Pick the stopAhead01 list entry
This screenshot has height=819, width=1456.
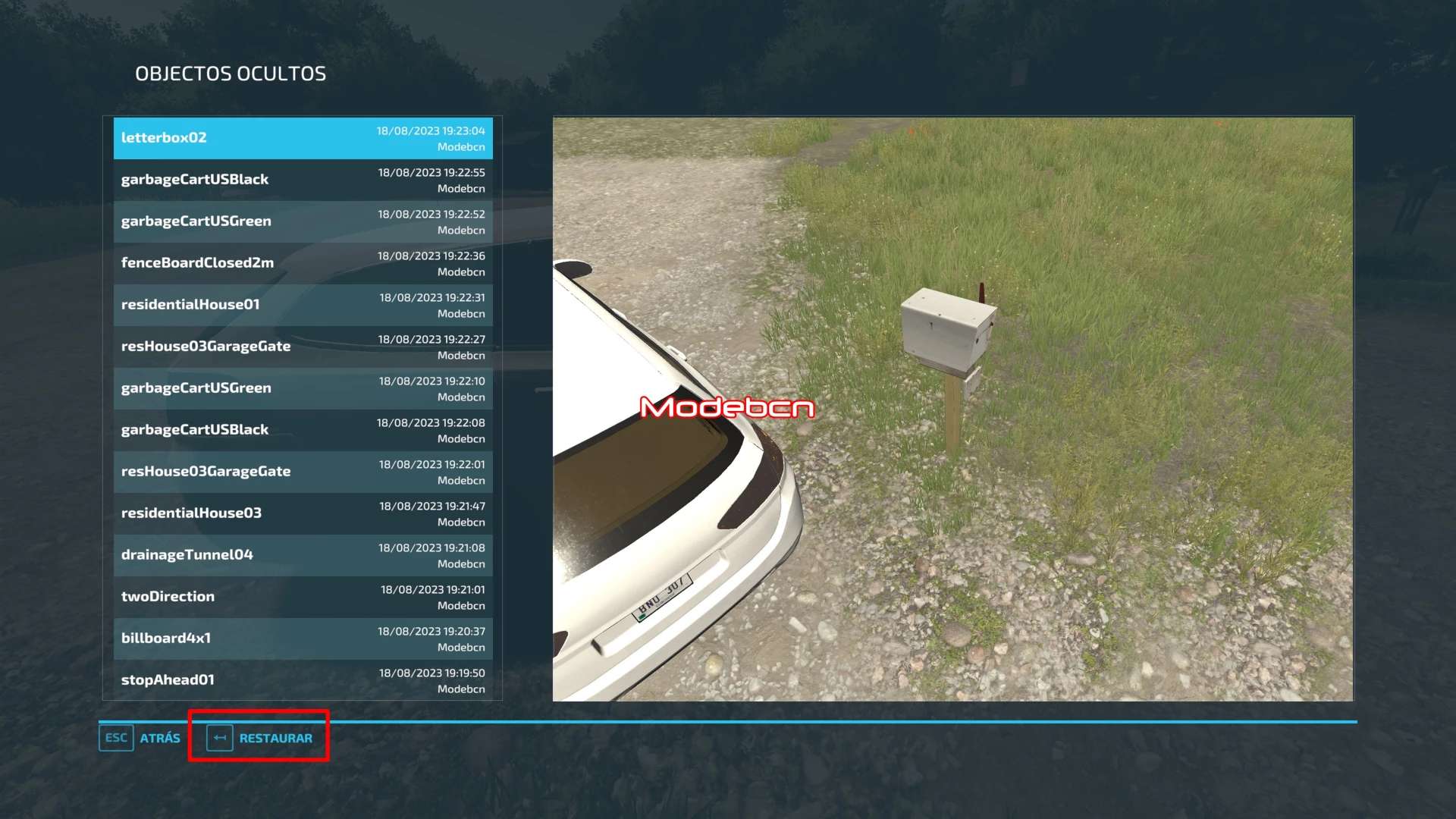coord(303,680)
